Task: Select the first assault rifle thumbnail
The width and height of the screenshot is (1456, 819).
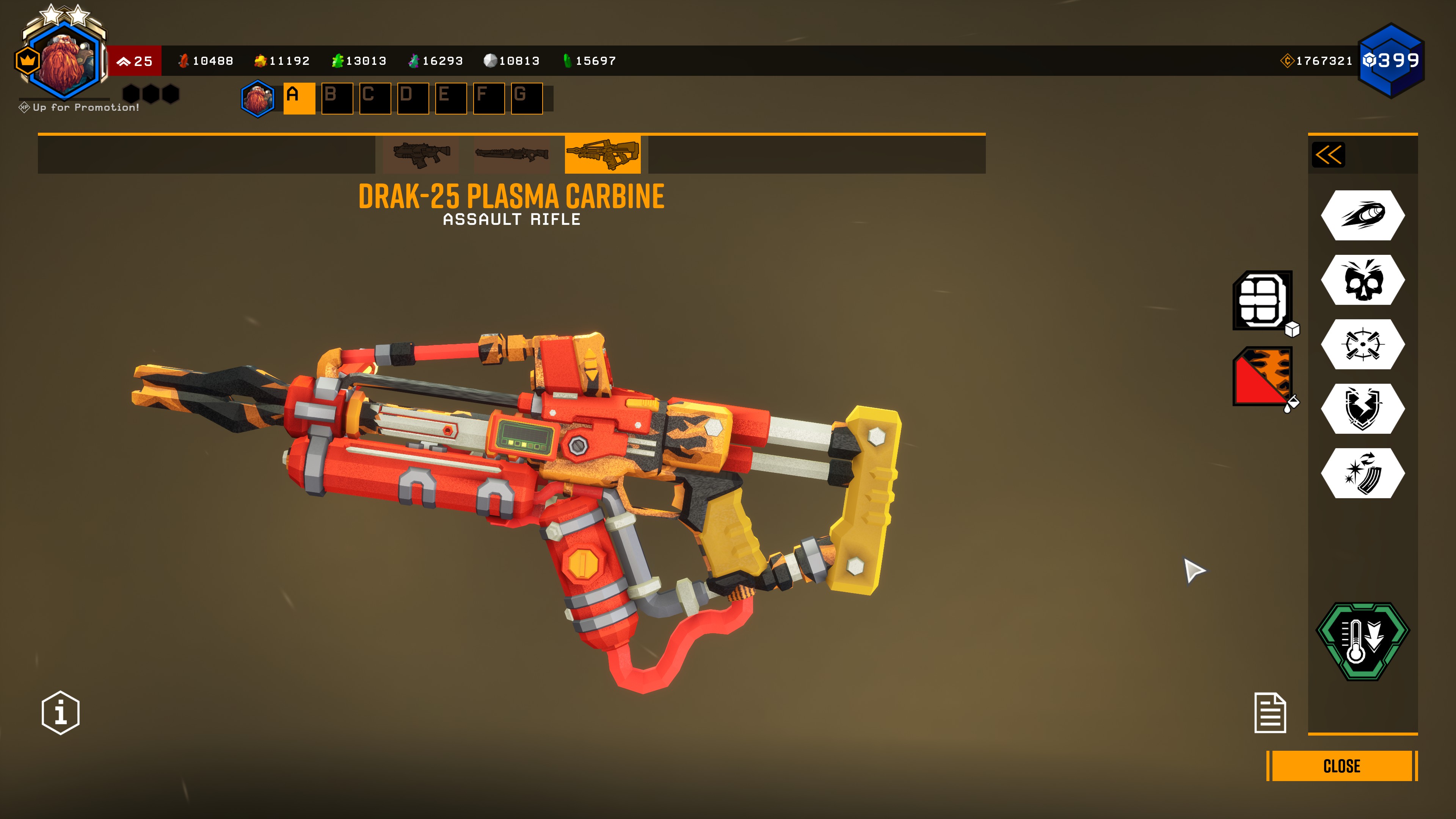Action: point(421,154)
